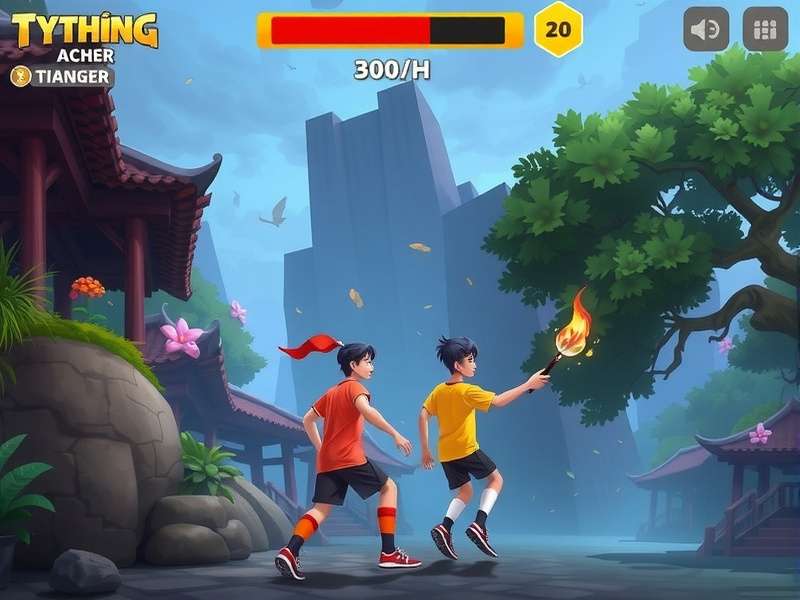Click the Tianger trophy badge

click(62, 76)
